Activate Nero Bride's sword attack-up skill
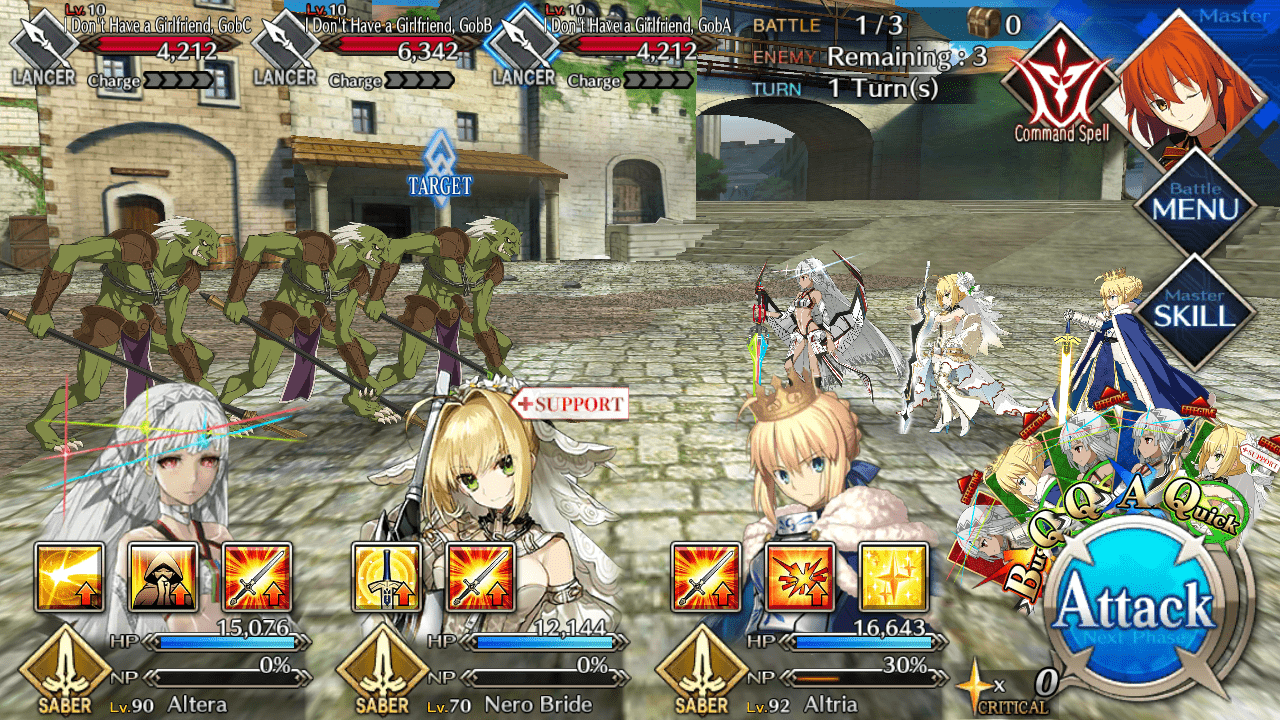 [x=481, y=577]
